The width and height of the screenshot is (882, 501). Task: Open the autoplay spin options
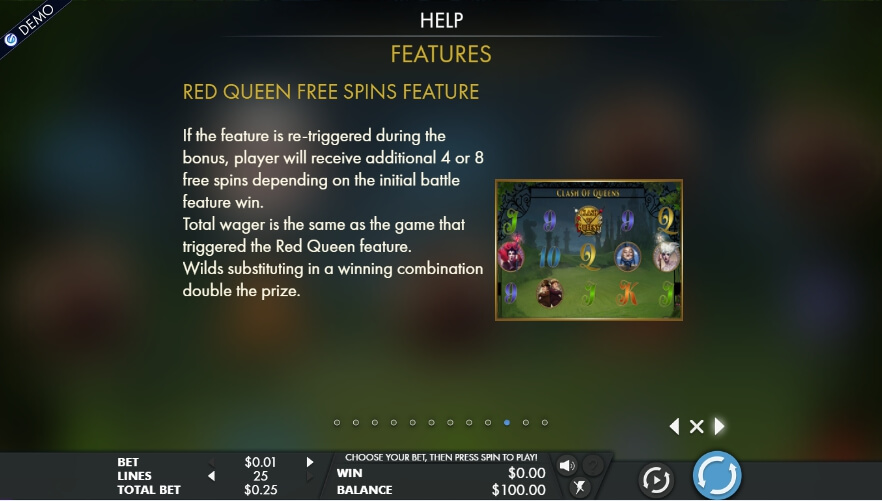point(655,480)
